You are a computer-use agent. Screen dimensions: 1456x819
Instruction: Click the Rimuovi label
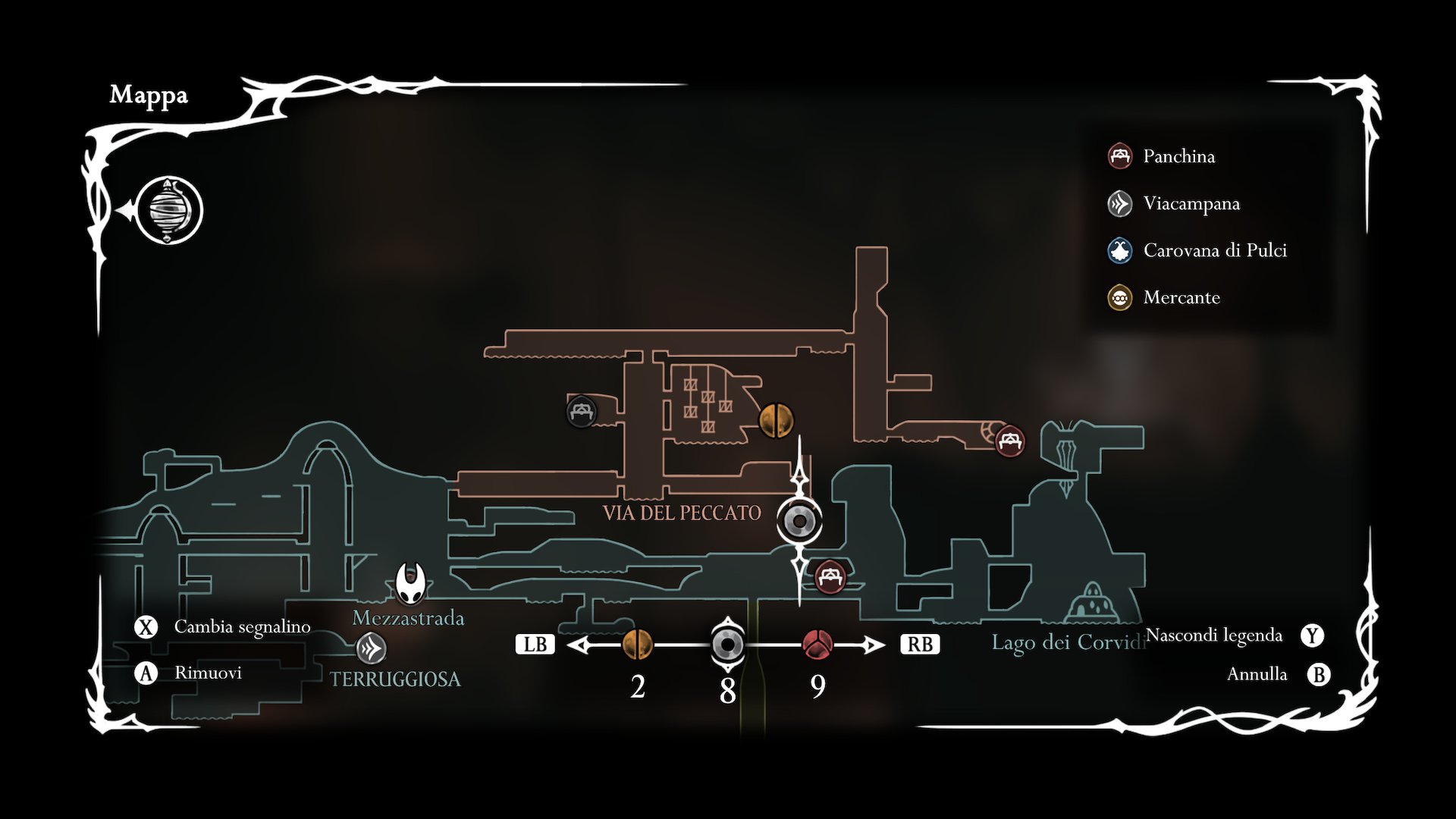[208, 673]
